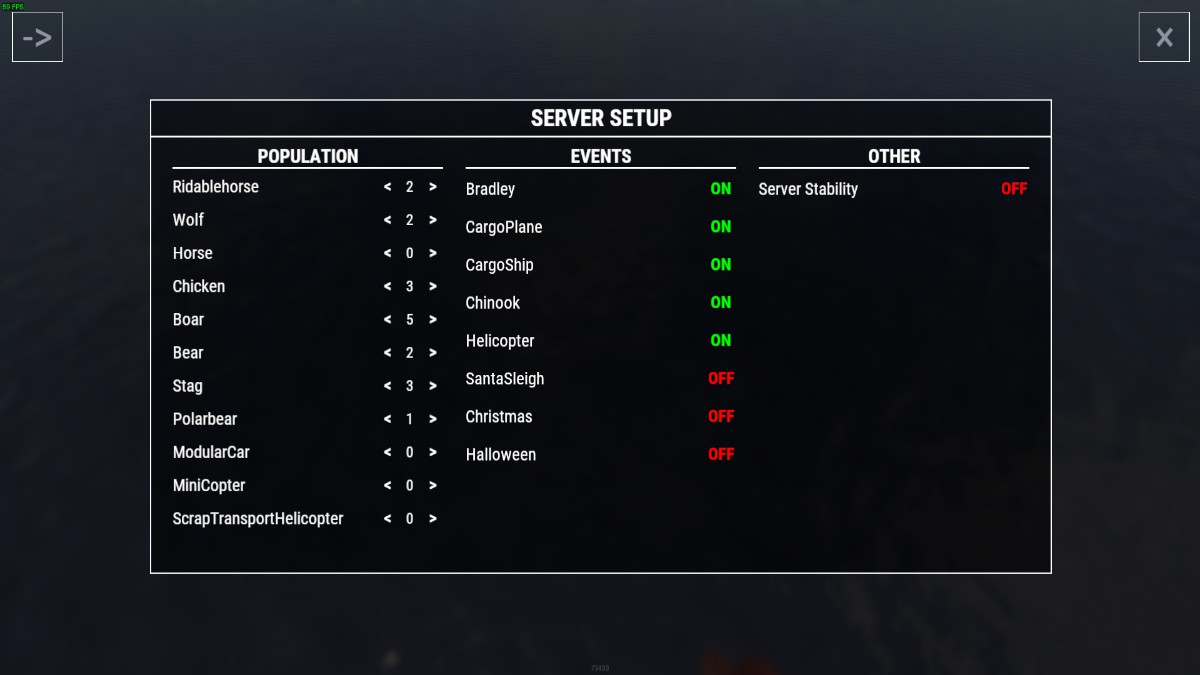Viewport: 1200px width, 675px height.
Task: Decrease the Bear population
Action: pyautogui.click(x=387, y=353)
